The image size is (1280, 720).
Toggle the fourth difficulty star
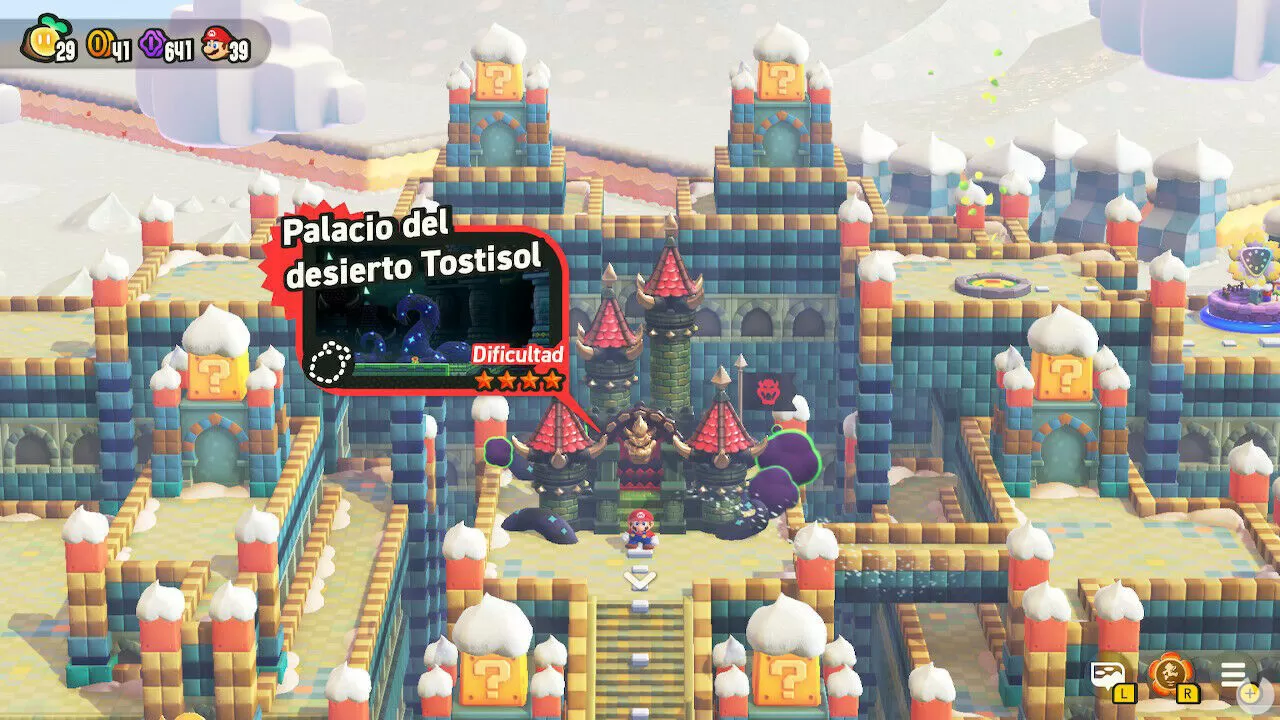(554, 379)
